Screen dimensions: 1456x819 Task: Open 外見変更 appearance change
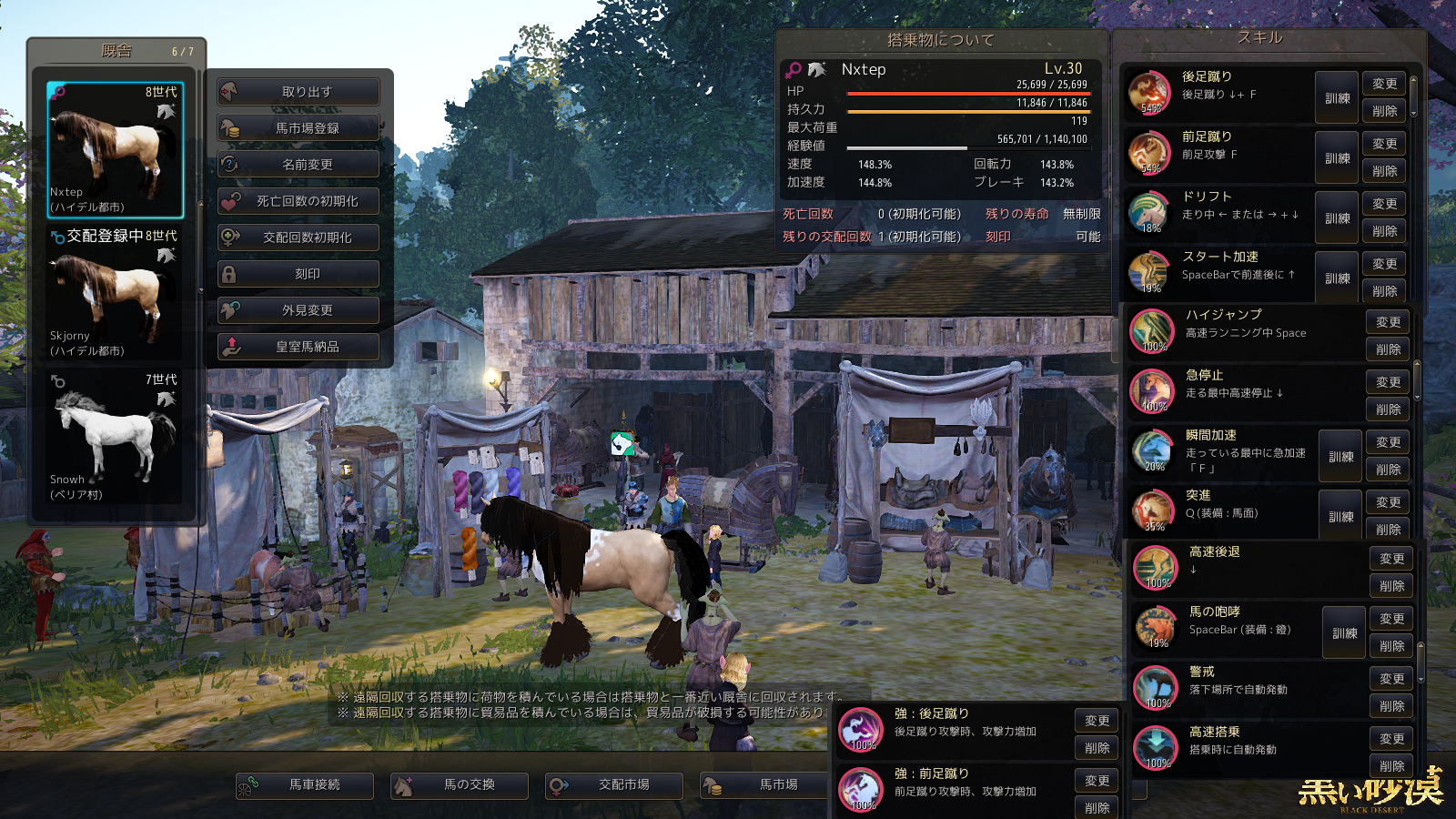(298, 310)
